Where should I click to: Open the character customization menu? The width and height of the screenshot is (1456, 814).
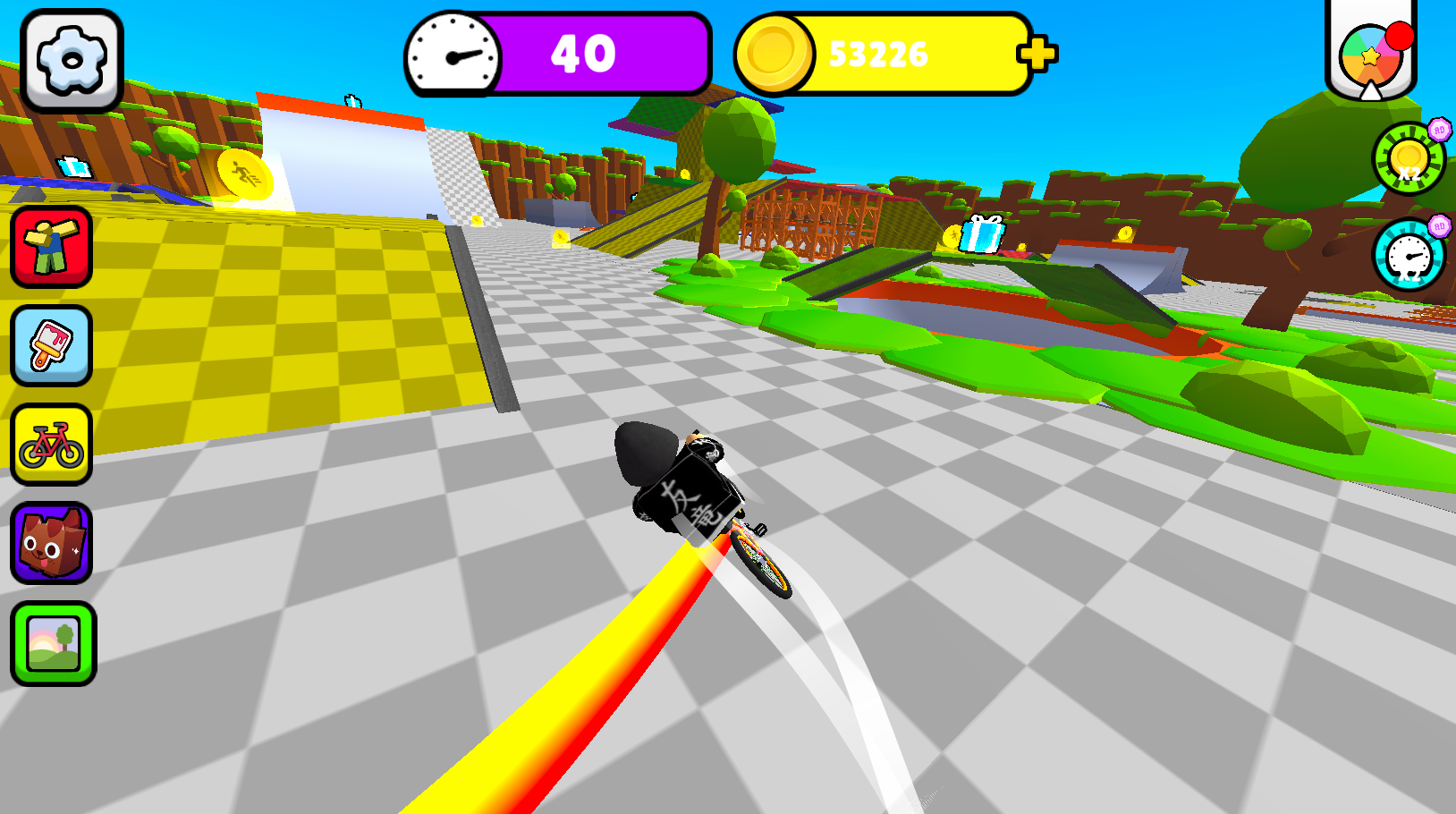(x=51, y=249)
